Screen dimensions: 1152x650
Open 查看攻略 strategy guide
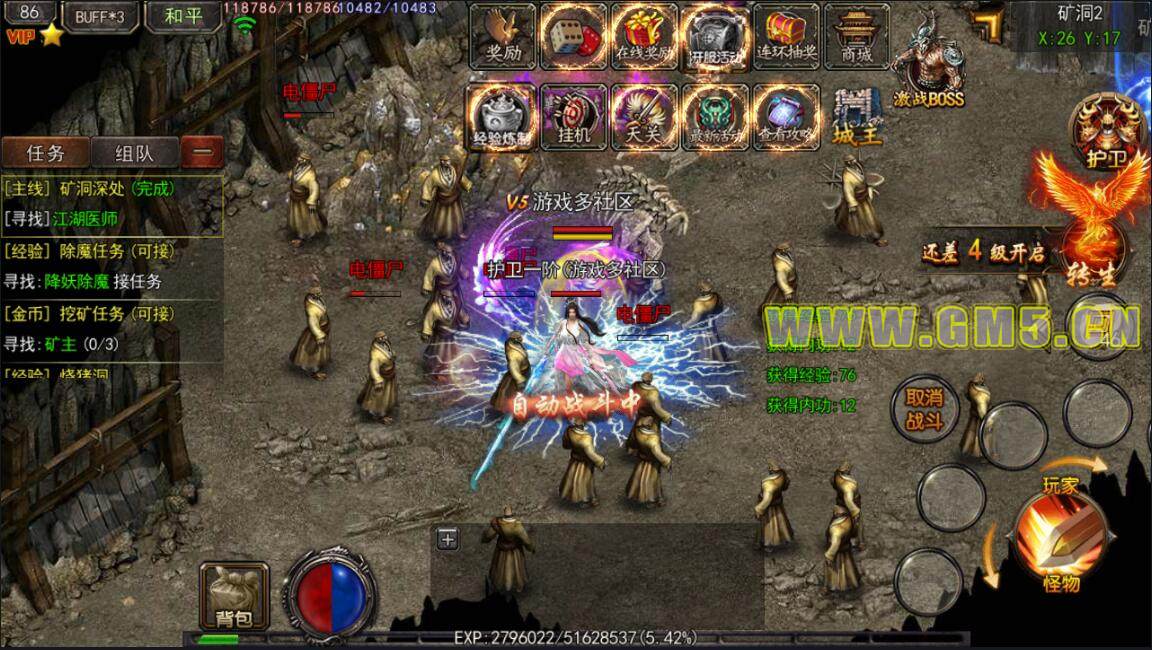click(x=787, y=116)
